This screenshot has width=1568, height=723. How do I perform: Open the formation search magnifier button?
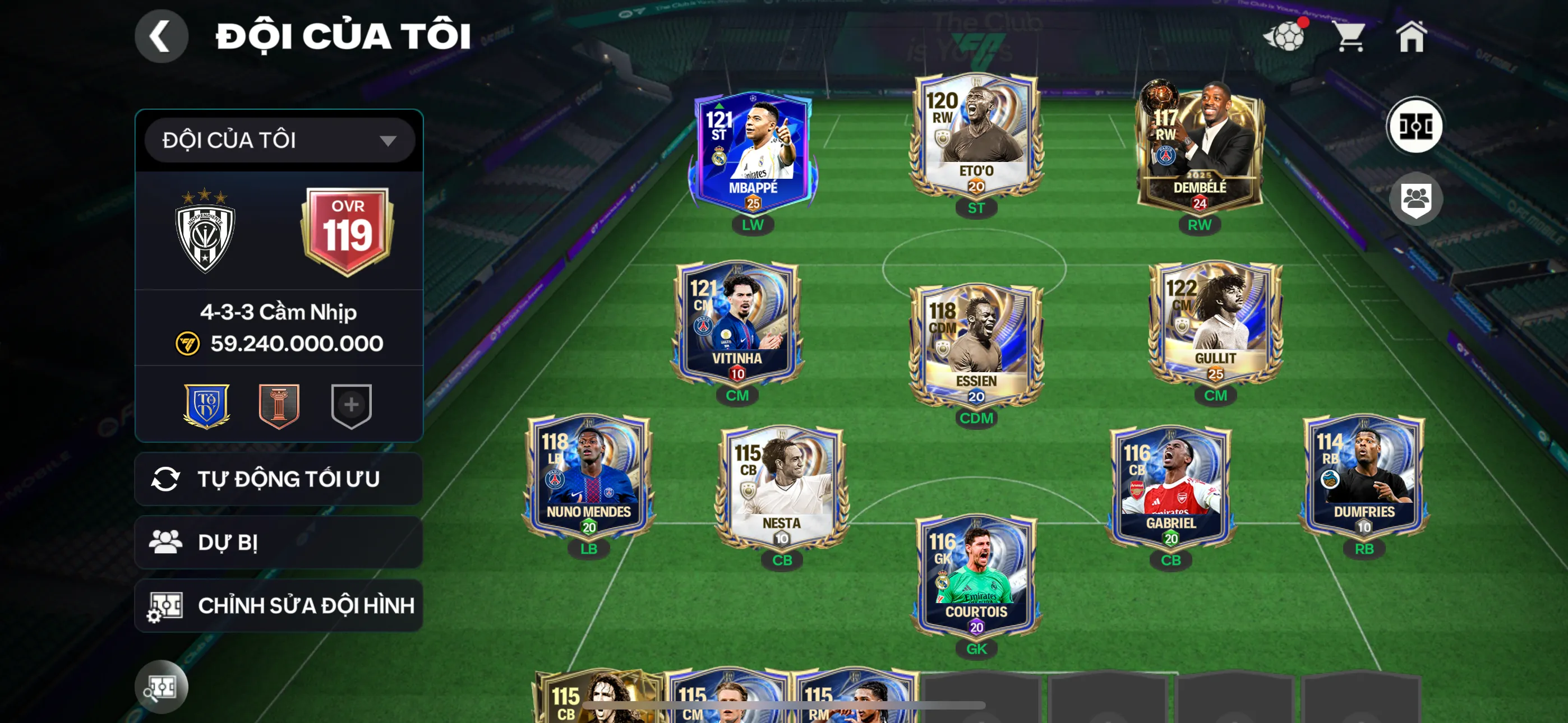[161, 687]
